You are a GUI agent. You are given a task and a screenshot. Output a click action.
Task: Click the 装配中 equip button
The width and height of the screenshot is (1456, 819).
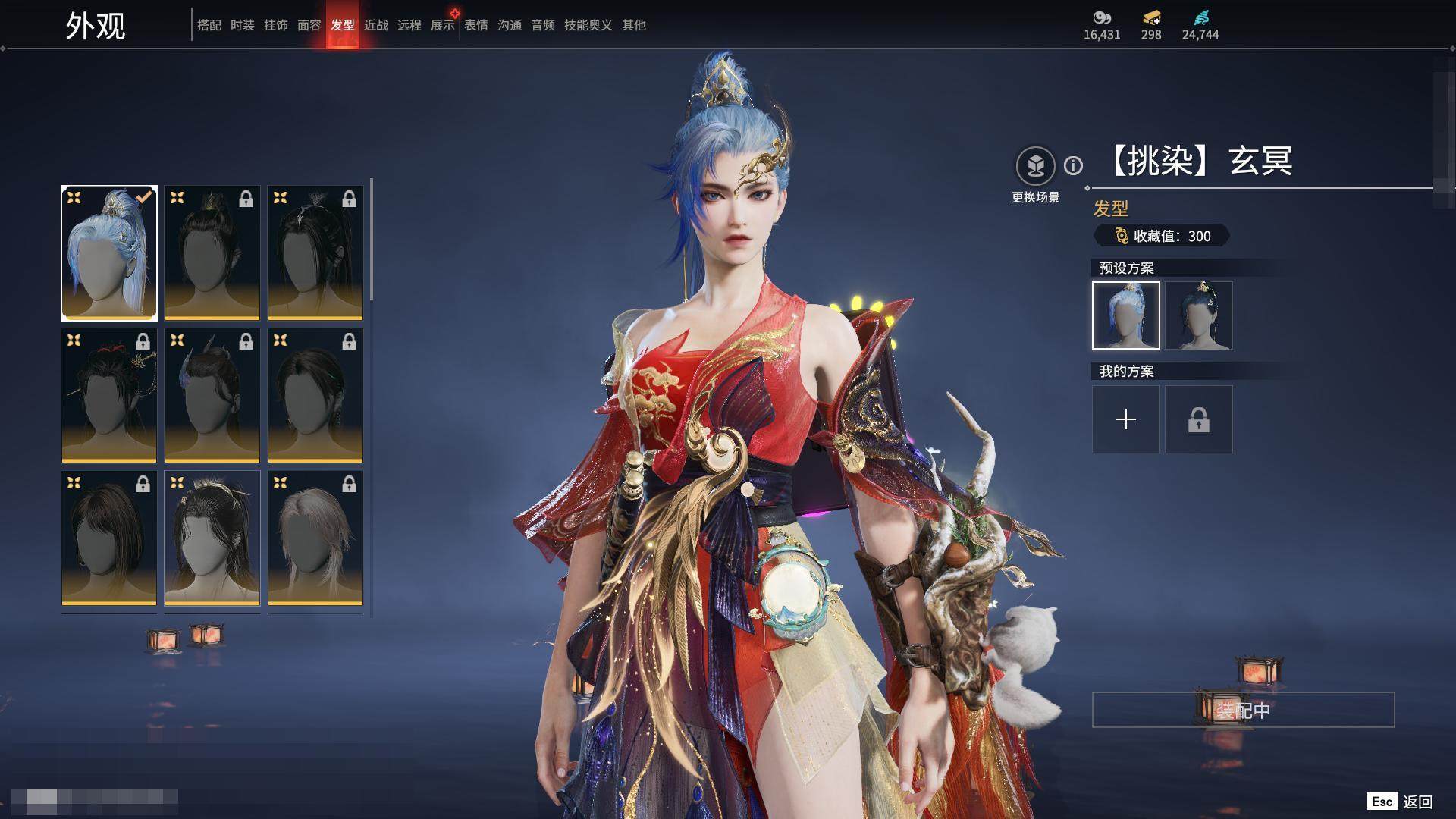tap(1243, 710)
